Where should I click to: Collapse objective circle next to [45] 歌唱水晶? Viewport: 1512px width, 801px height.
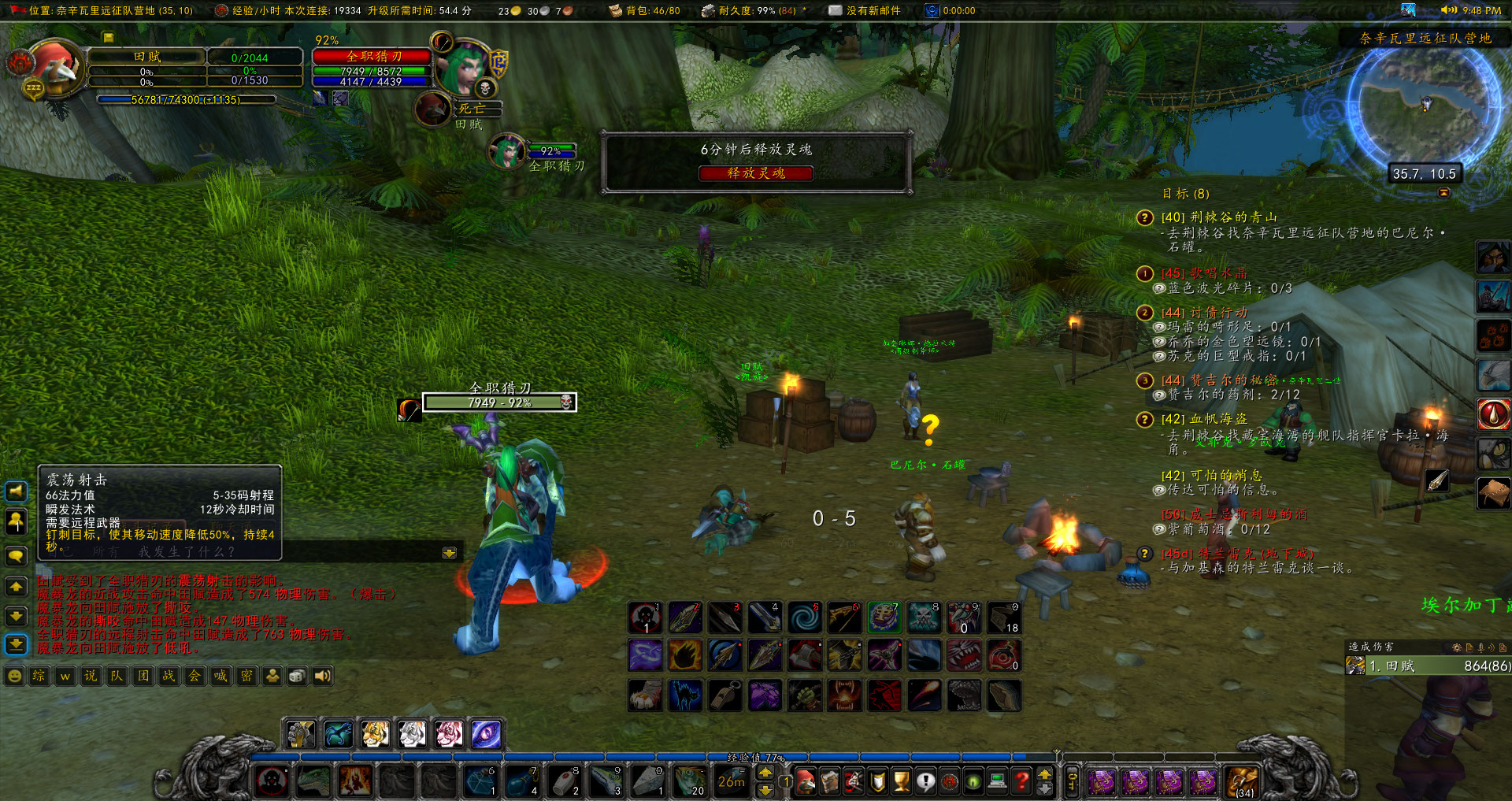pyautogui.click(x=1143, y=274)
